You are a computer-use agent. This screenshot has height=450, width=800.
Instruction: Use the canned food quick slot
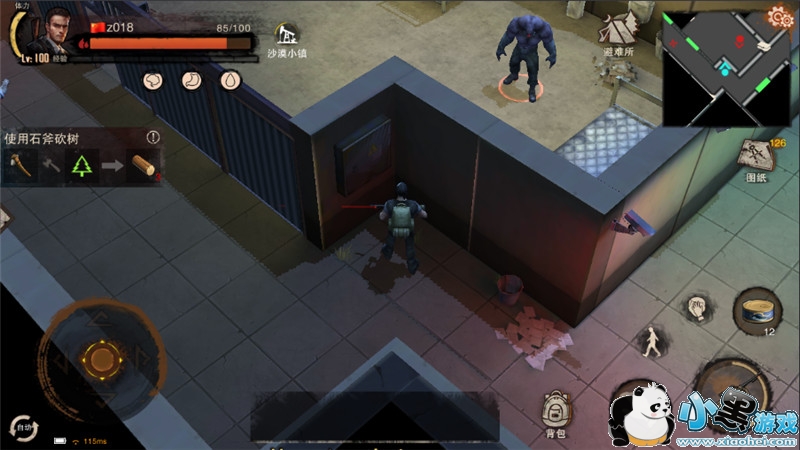tap(756, 310)
